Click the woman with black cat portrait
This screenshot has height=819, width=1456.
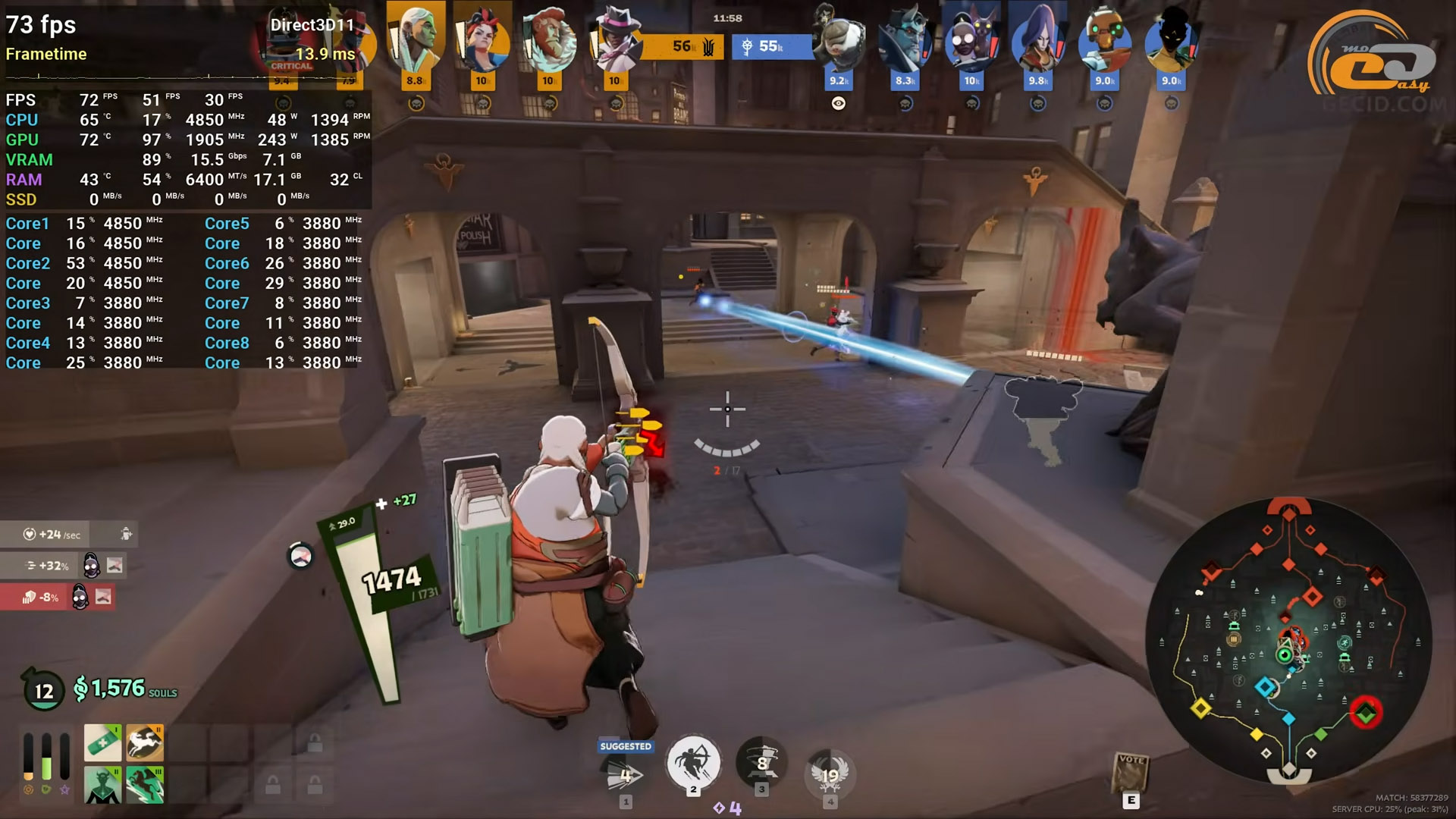pyautogui.click(x=971, y=42)
